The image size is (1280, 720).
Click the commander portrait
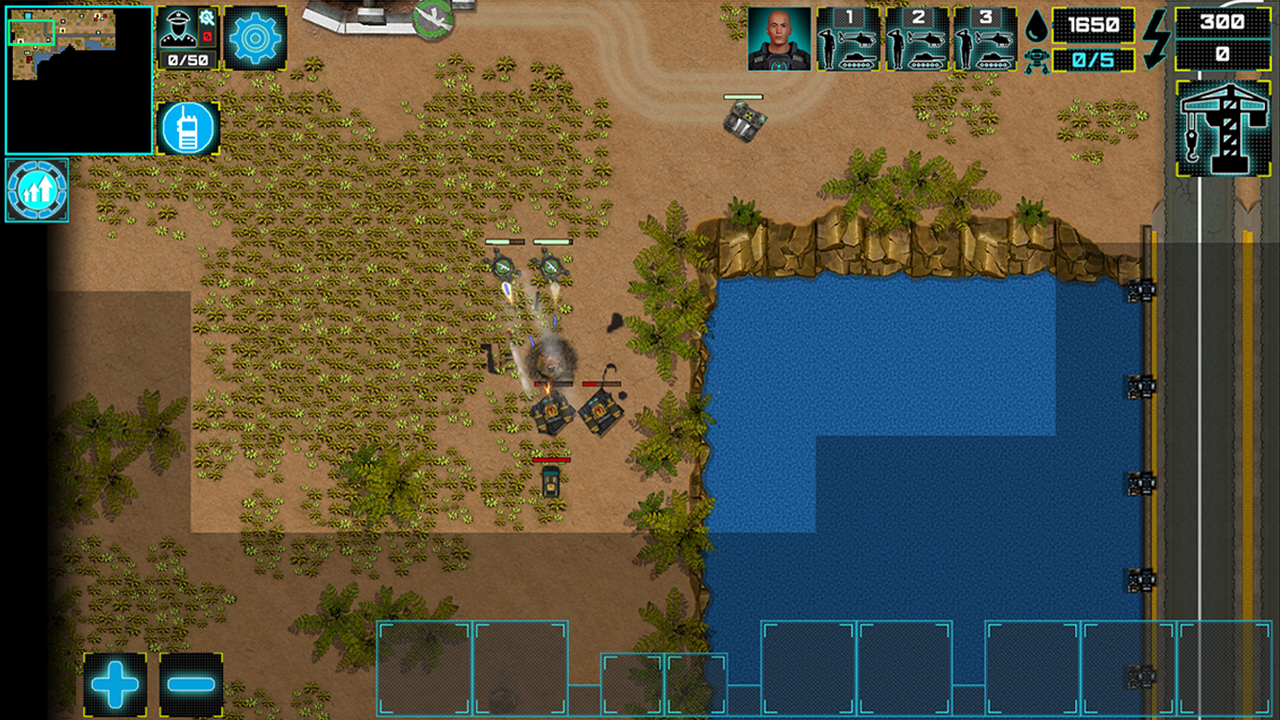778,37
